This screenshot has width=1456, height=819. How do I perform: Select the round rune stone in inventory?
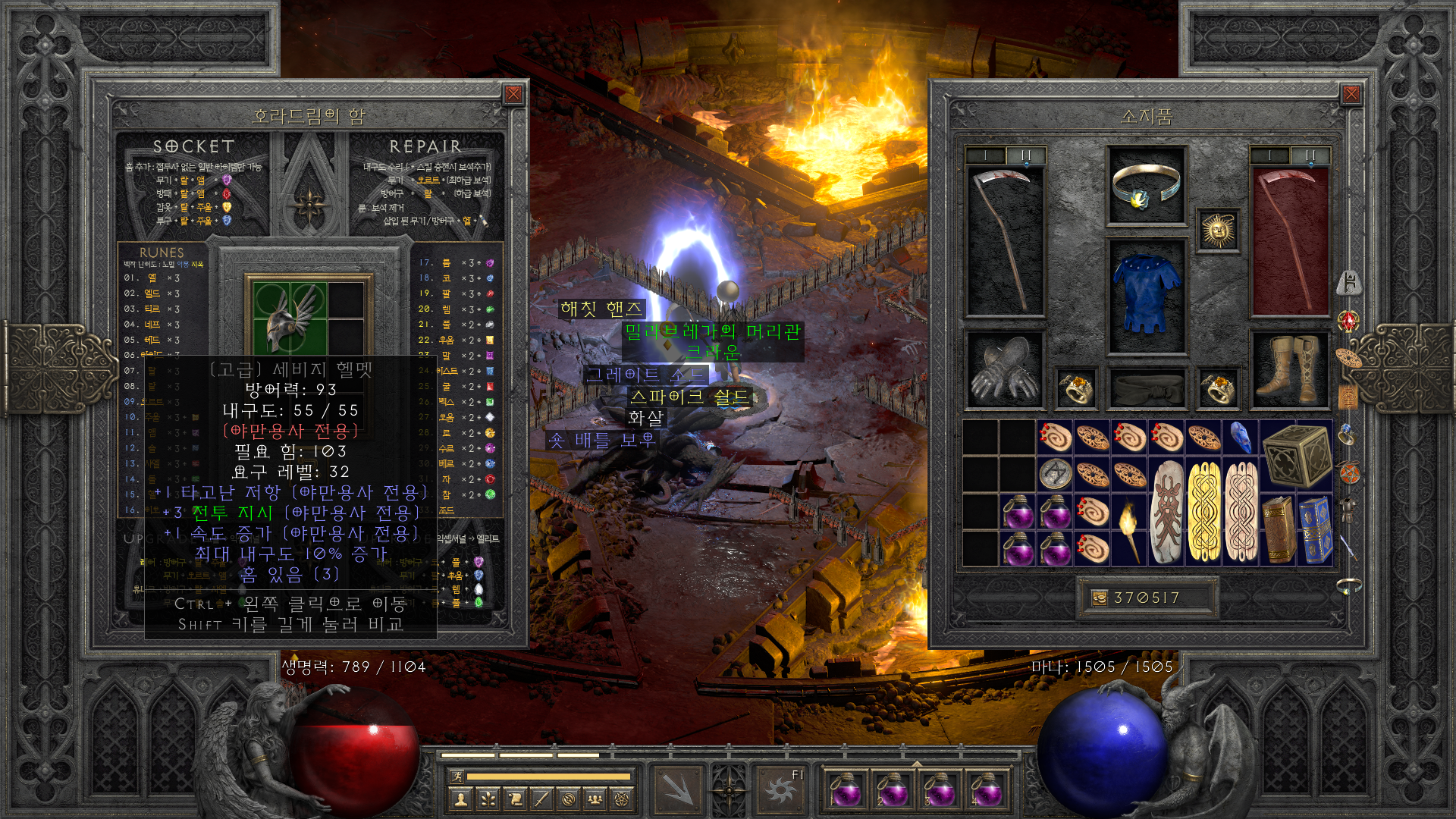click(1055, 475)
